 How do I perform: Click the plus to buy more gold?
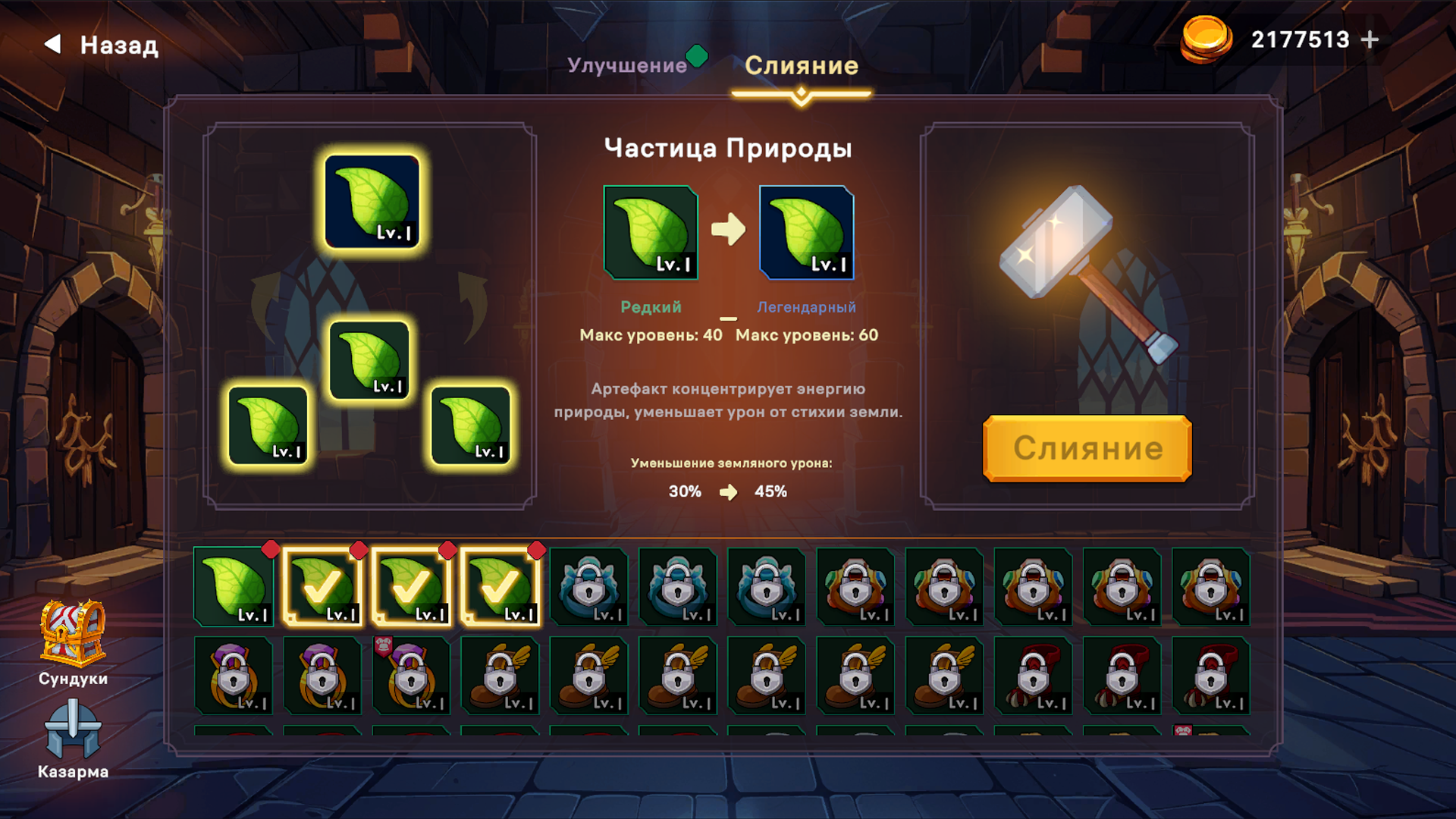click(x=1370, y=39)
